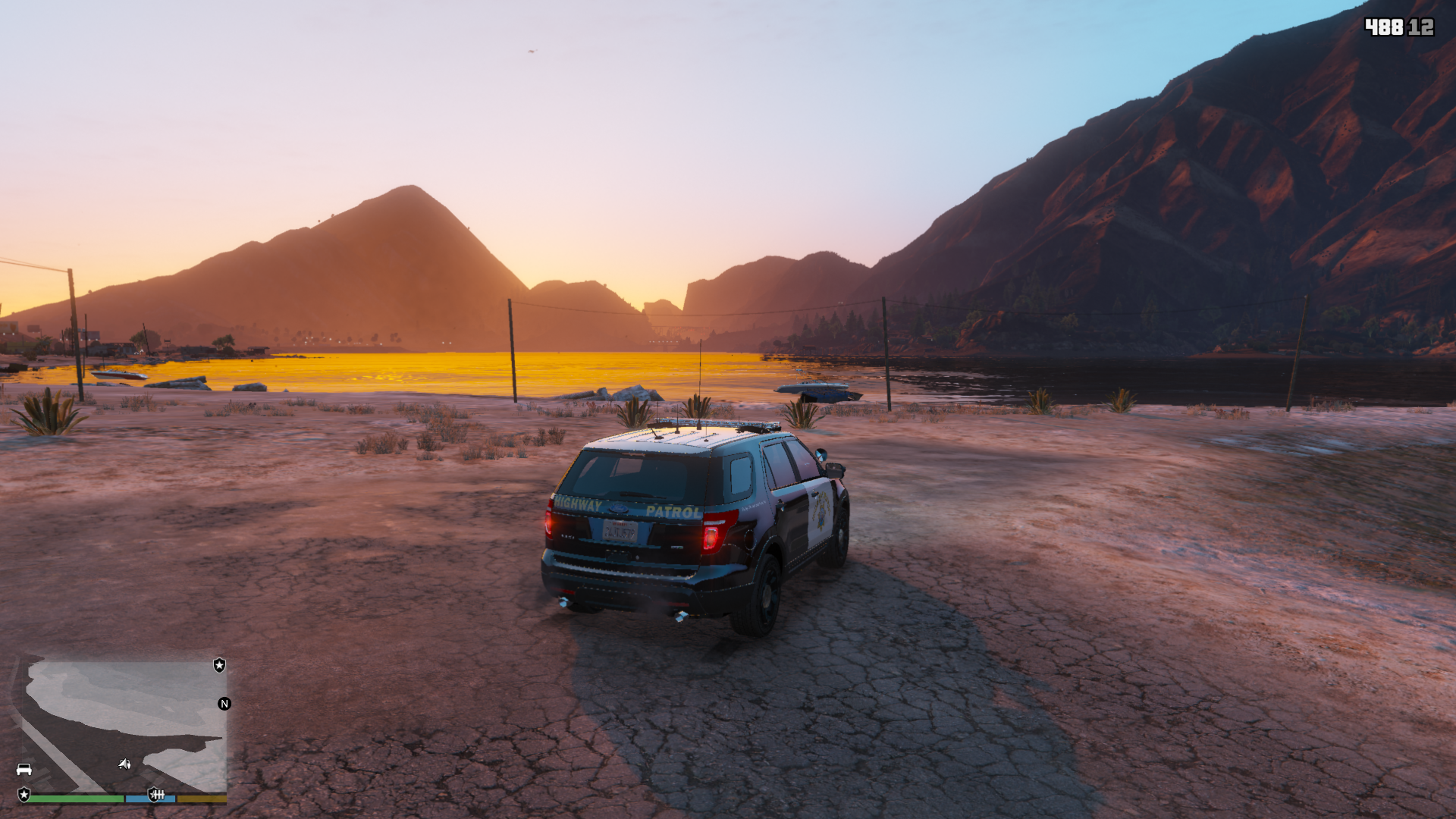Click the north compass marker
The image size is (1456, 819).
click(224, 704)
